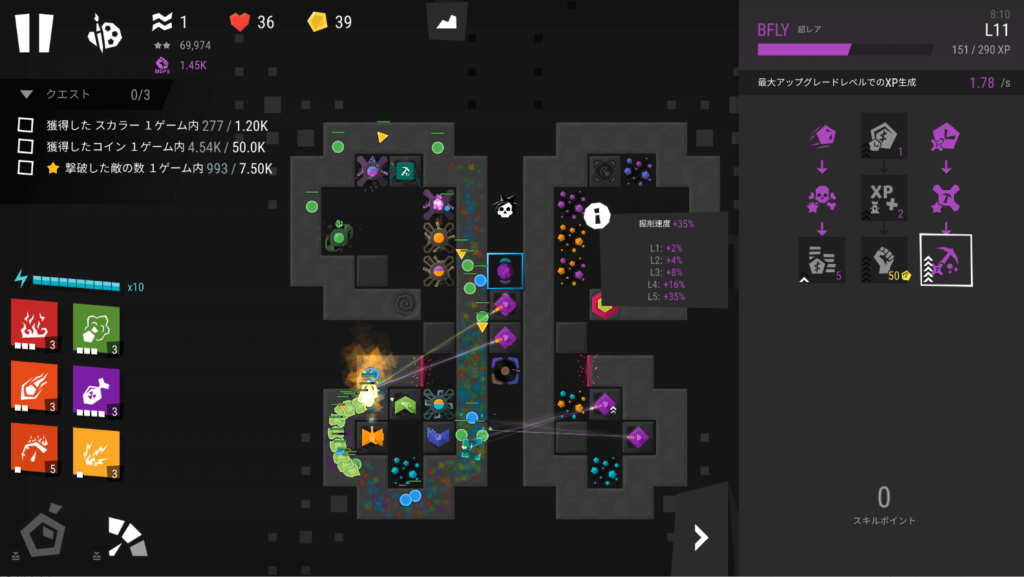
Task: Click the white skull next-wave marker
Action: [505, 208]
